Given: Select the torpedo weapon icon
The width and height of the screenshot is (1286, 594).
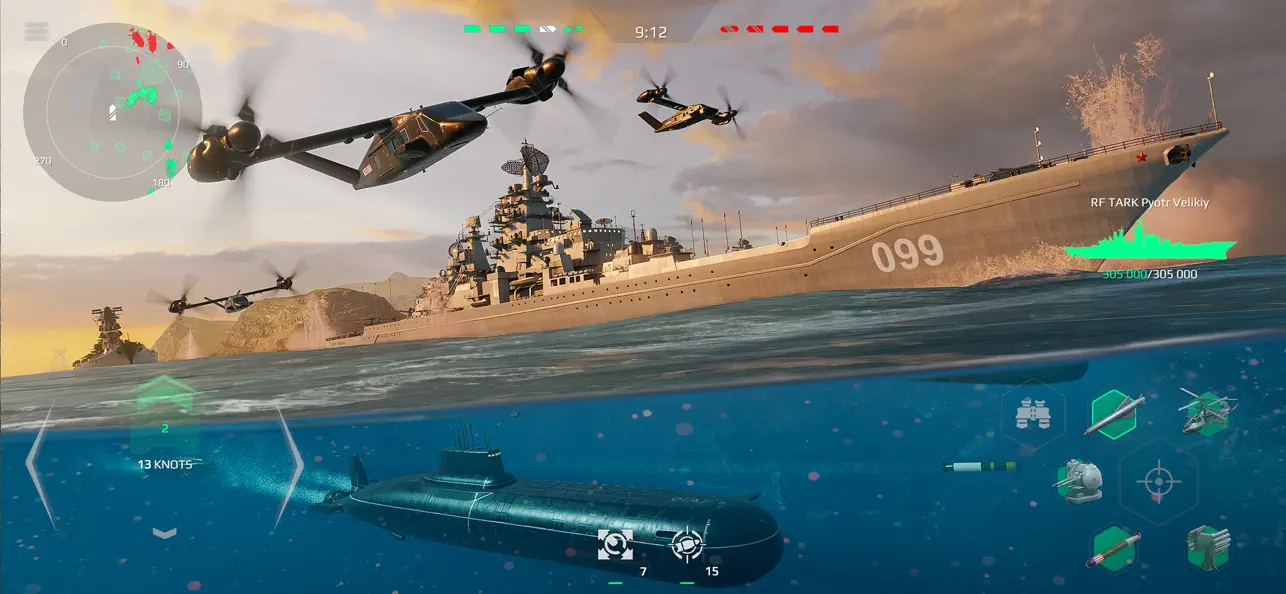Looking at the screenshot, I should point(1112,549).
